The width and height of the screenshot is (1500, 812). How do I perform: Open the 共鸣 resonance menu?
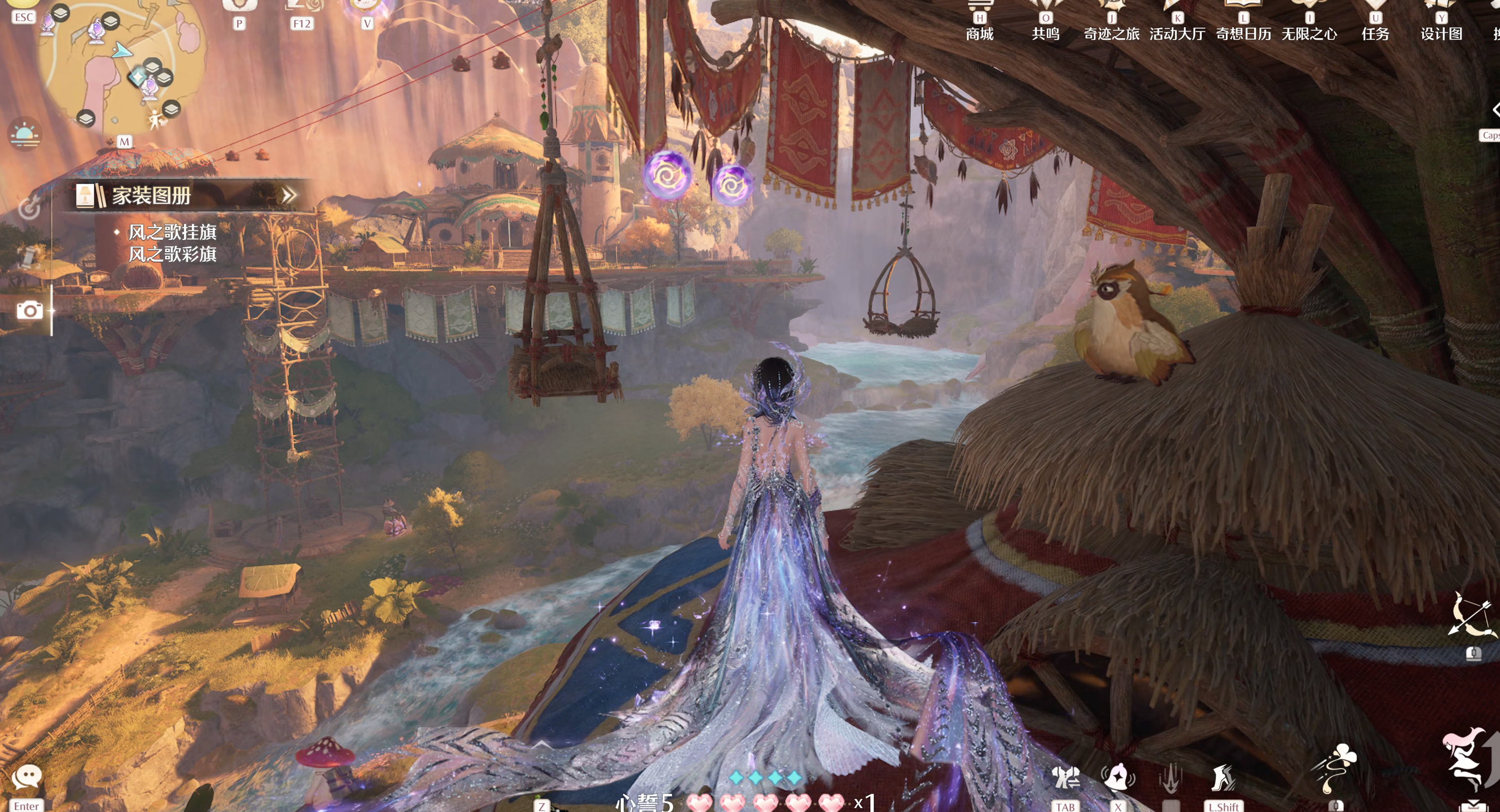1045,23
